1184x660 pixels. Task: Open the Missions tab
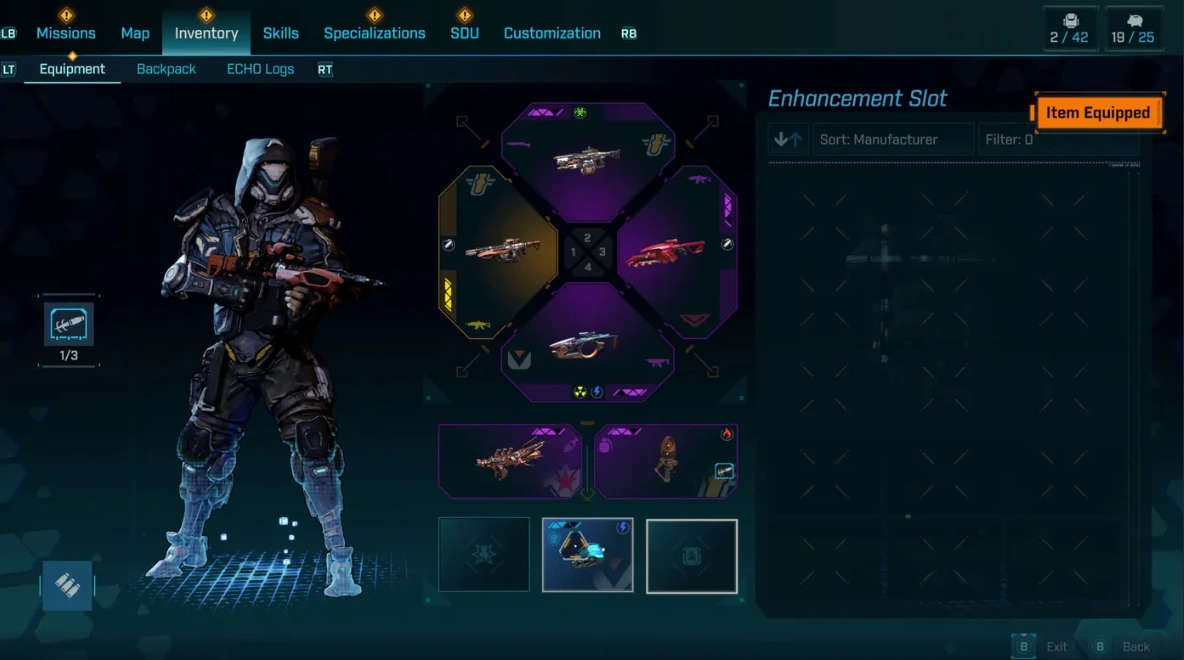66,33
